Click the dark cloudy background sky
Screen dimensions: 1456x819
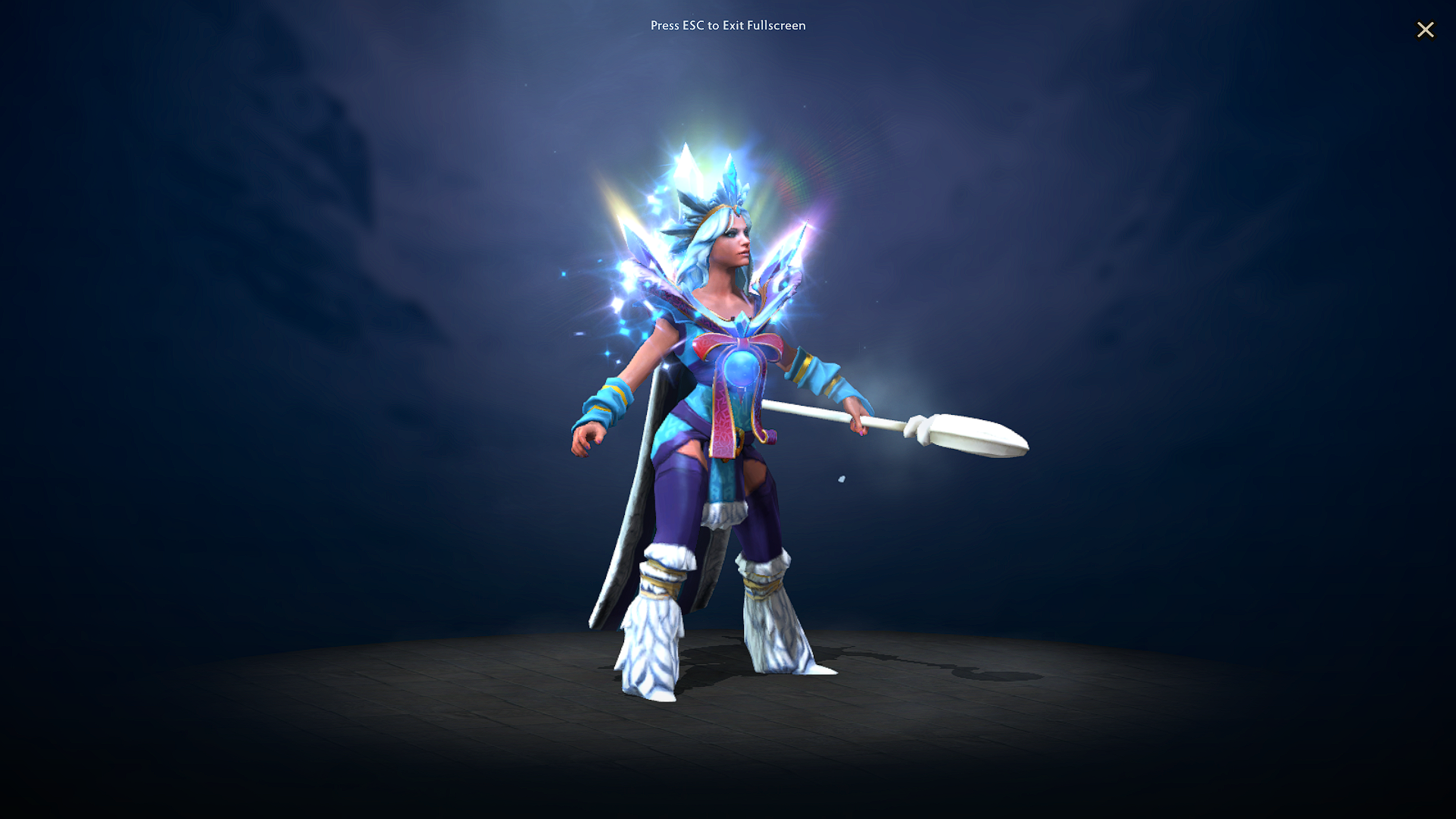click(303, 227)
